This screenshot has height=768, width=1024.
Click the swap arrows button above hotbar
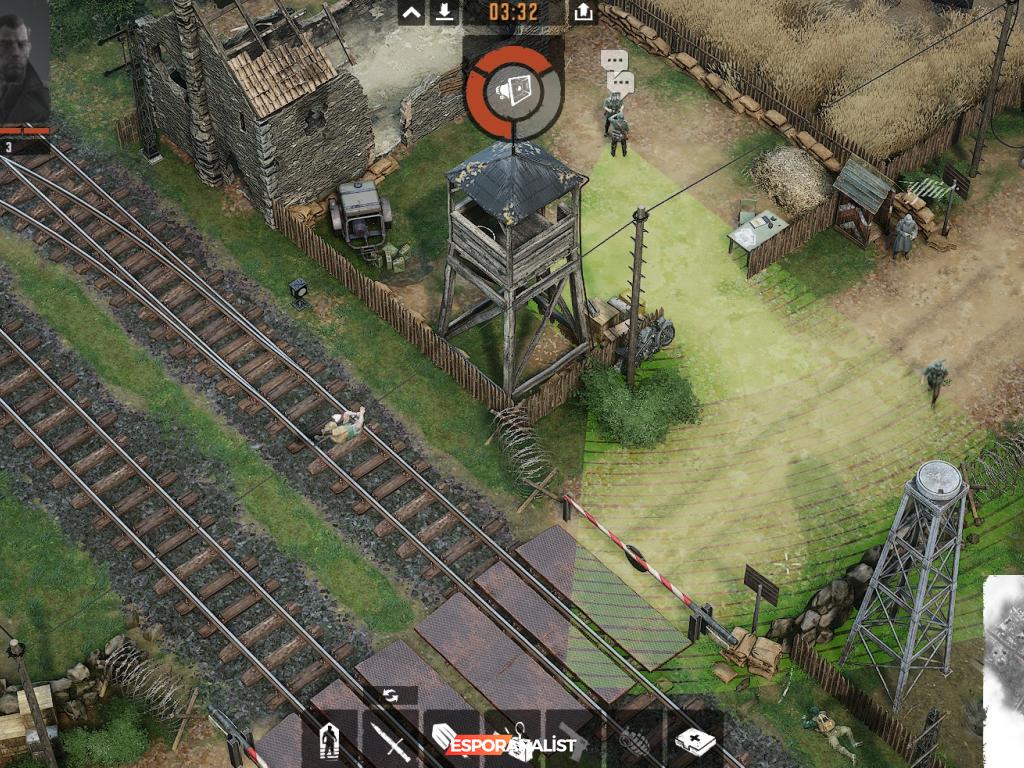(390, 696)
